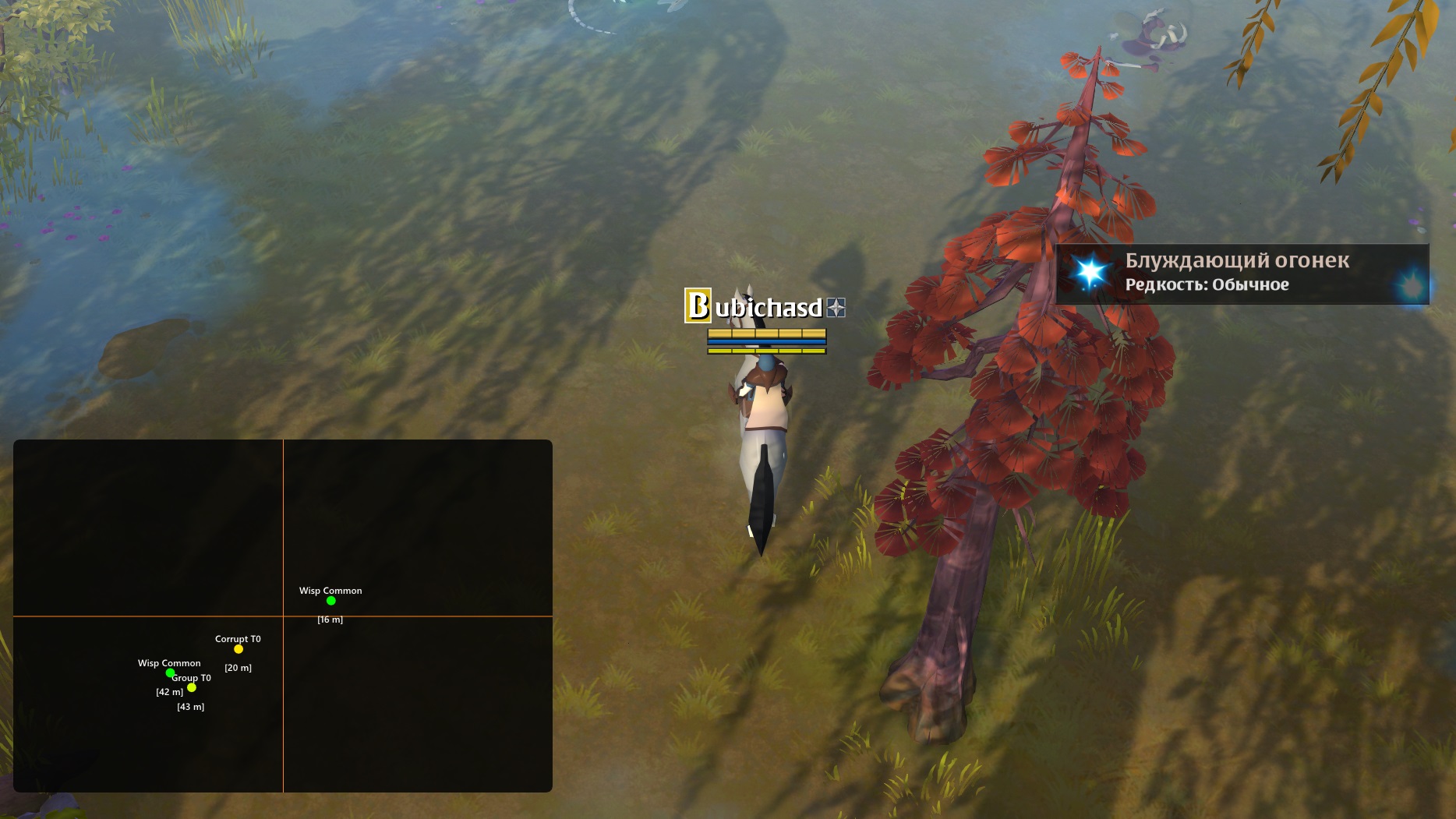Select the green Wisp Common dot on the radar
The image size is (1456, 819).
331,600
